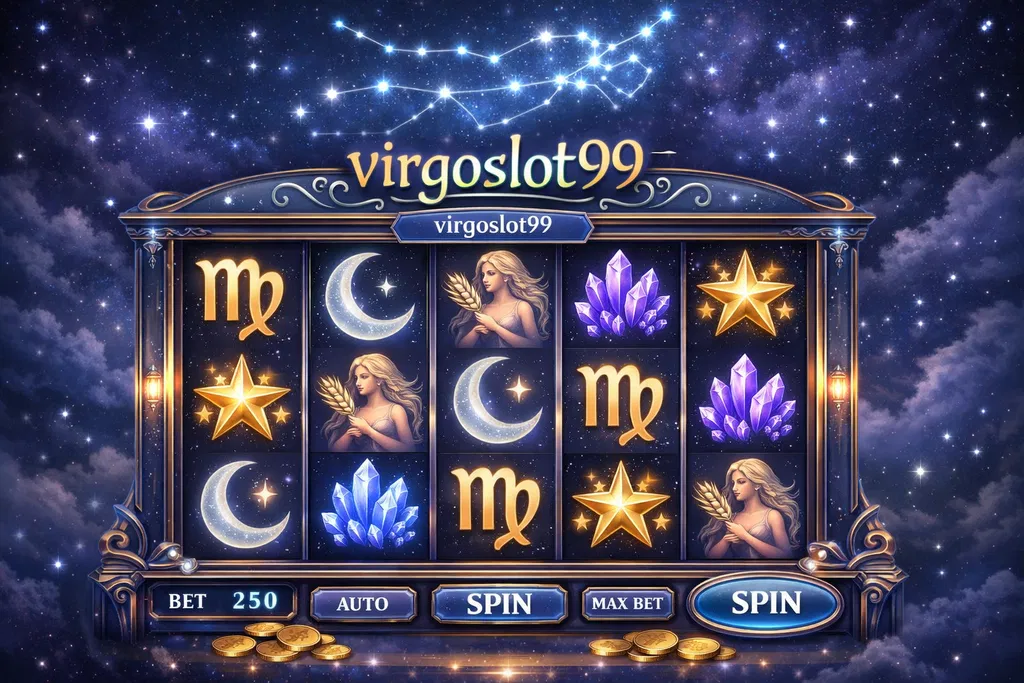The height and width of the screenshot is (683, 1024).
Task: Enable AUTO spin mode
Action: 363,604
